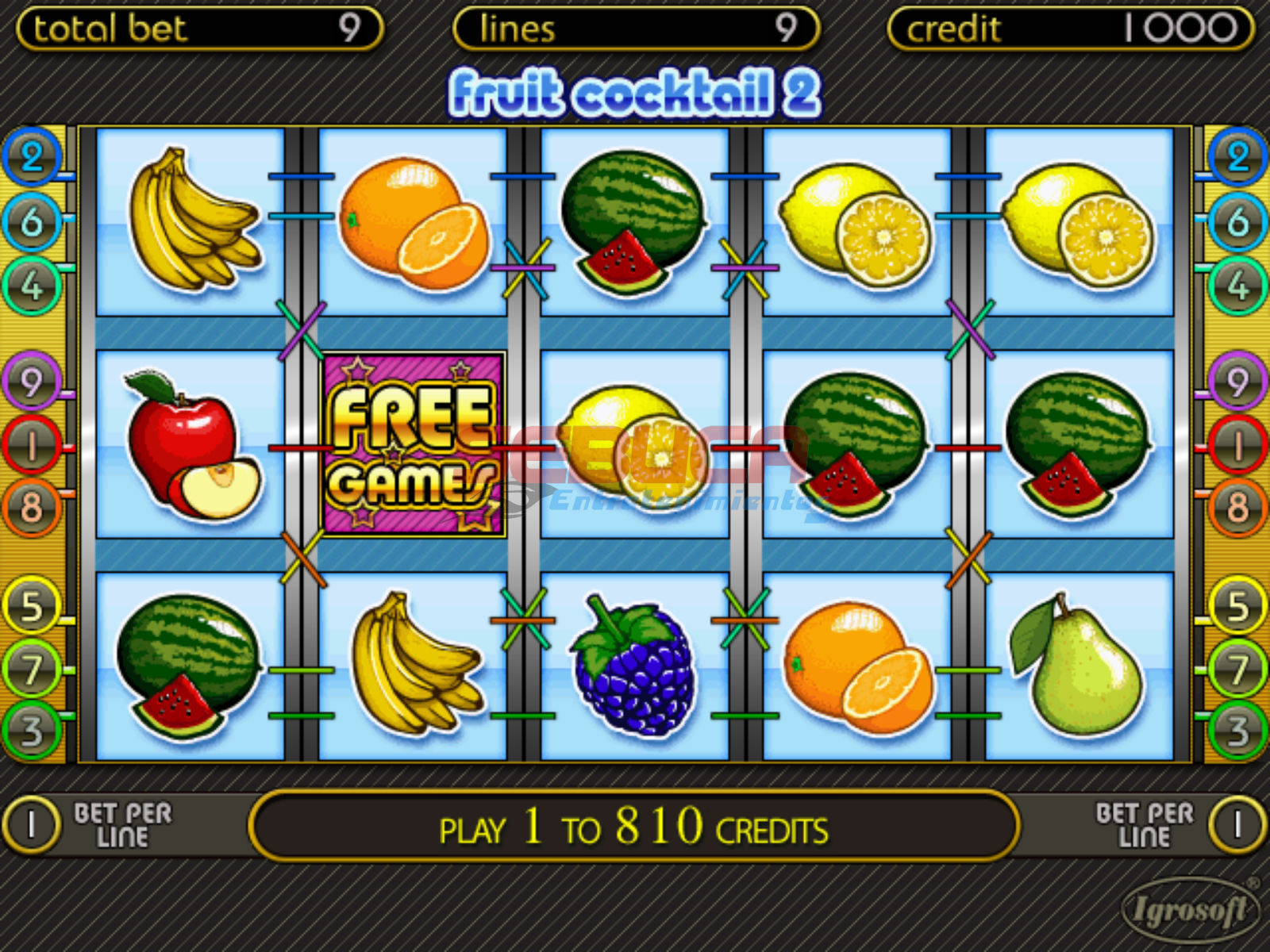Choose the cyan line 6 marker on left
The width and height of the screenshot is (1270, 952).
click(x=32, y=221)
